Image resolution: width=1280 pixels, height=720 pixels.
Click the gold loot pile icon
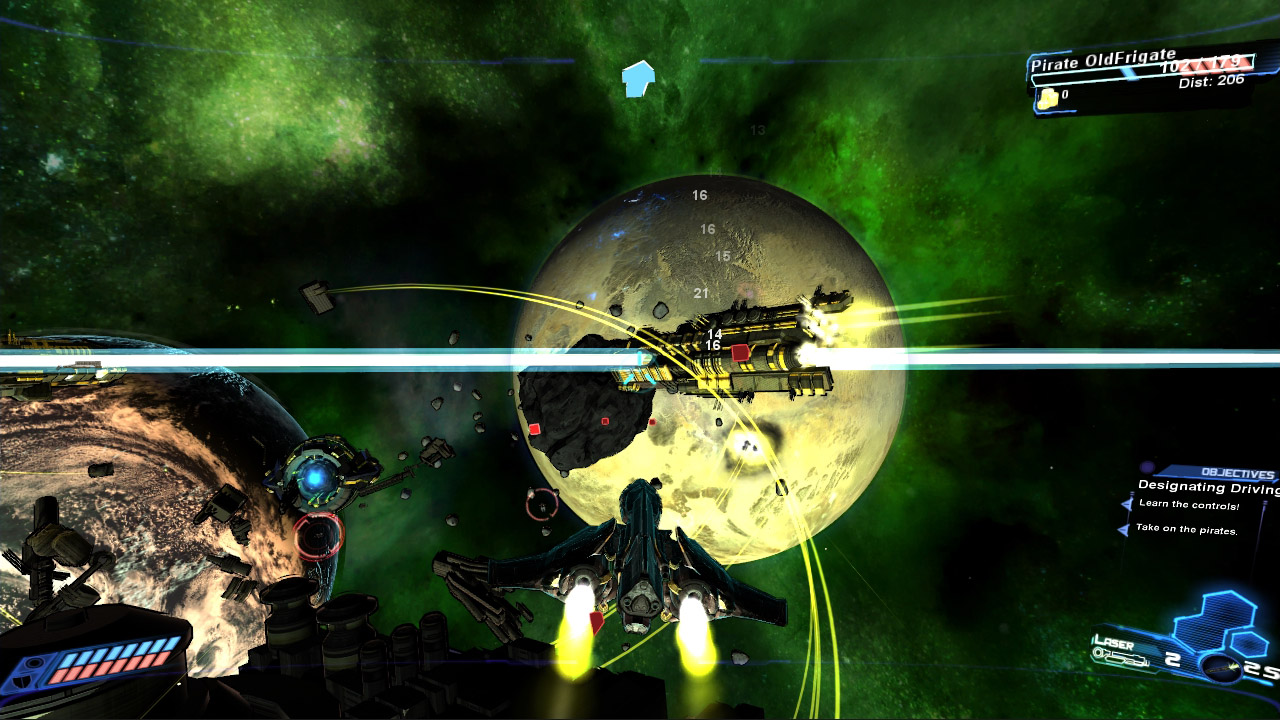point(1047,98)
